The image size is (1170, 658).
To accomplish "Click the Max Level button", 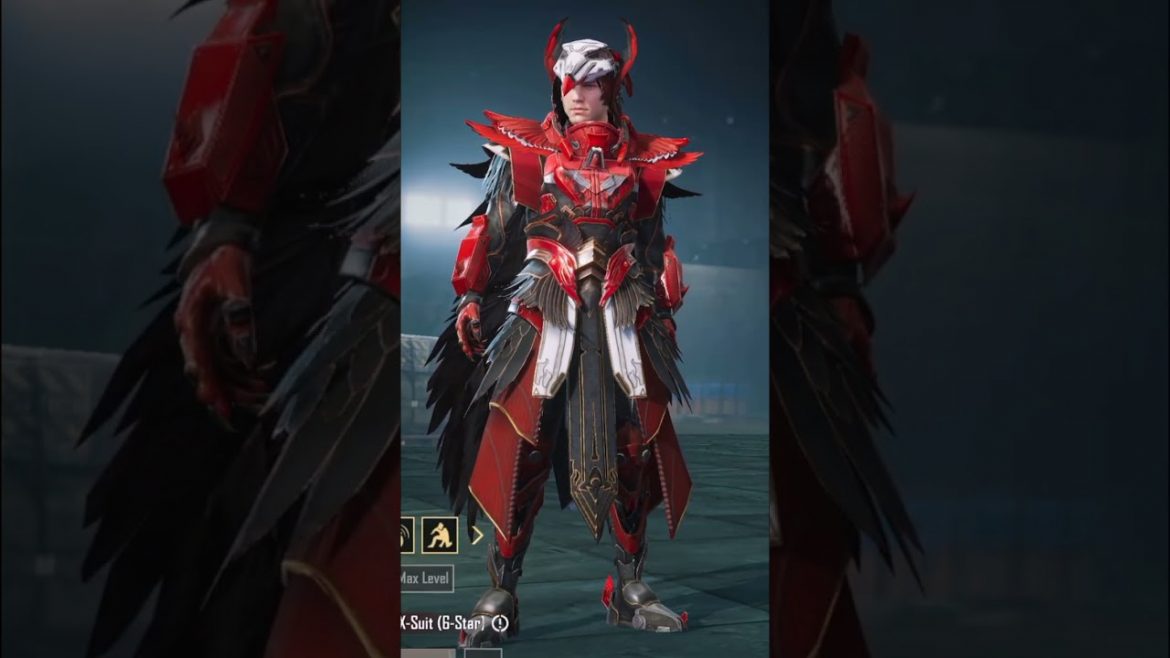I will 426,578.
